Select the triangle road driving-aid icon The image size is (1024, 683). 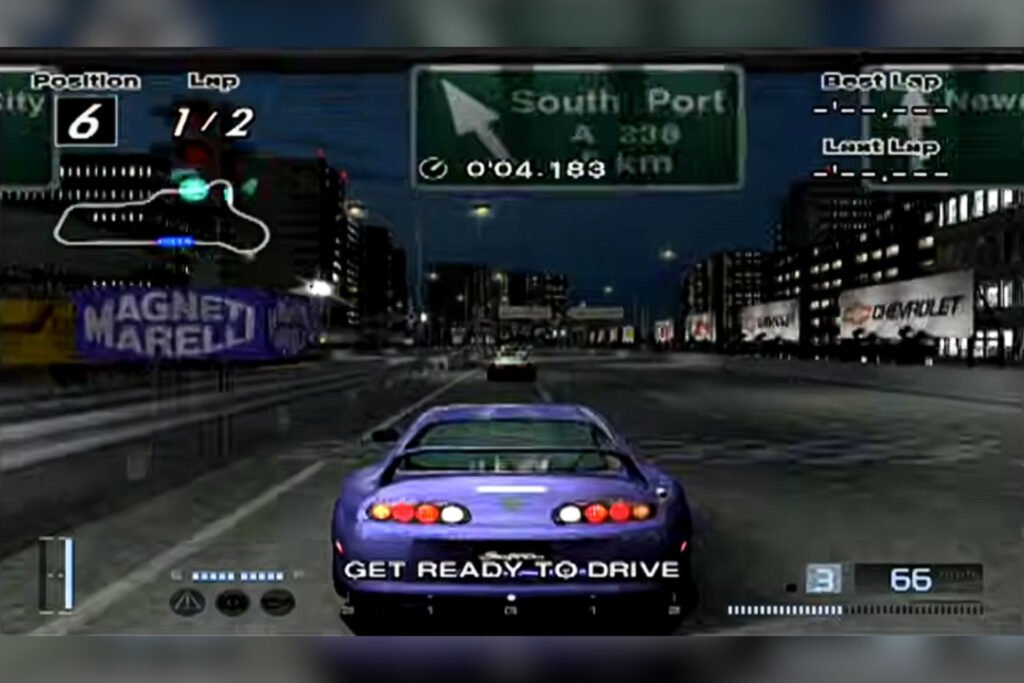click(187, 601)
